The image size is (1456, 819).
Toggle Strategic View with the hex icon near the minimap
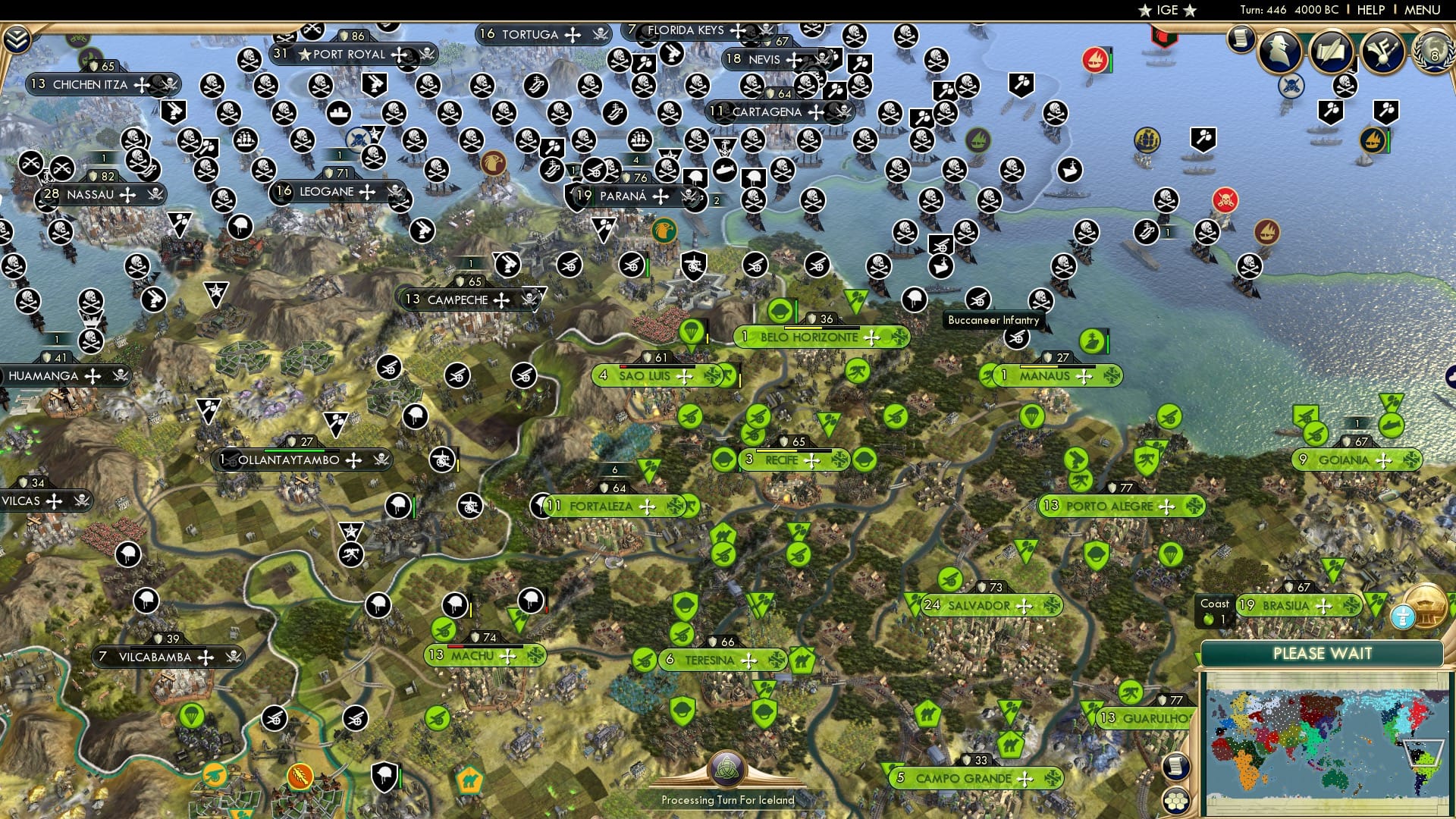[1175, 799]
